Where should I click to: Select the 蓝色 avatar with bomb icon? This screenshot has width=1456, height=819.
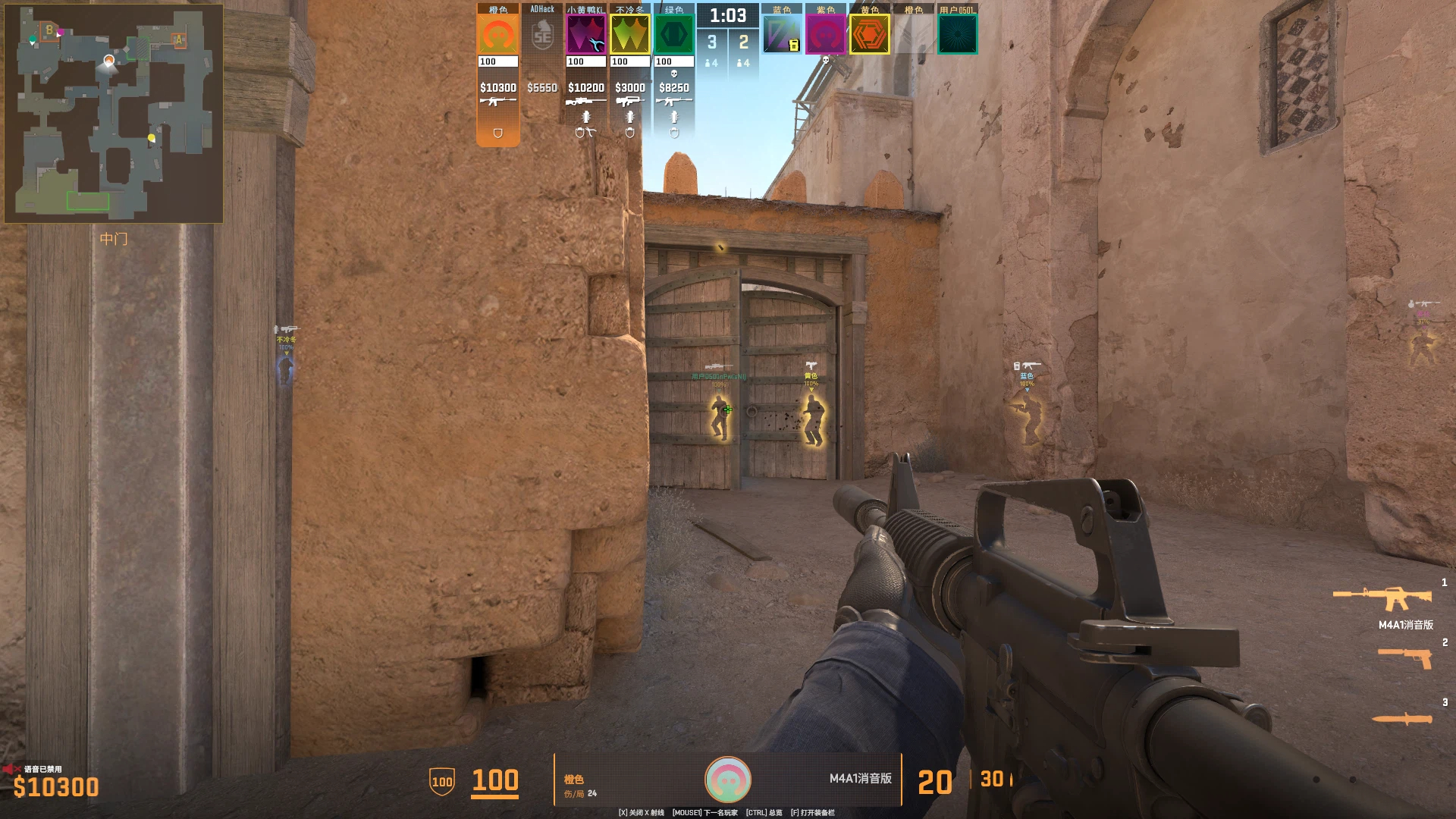781,35
